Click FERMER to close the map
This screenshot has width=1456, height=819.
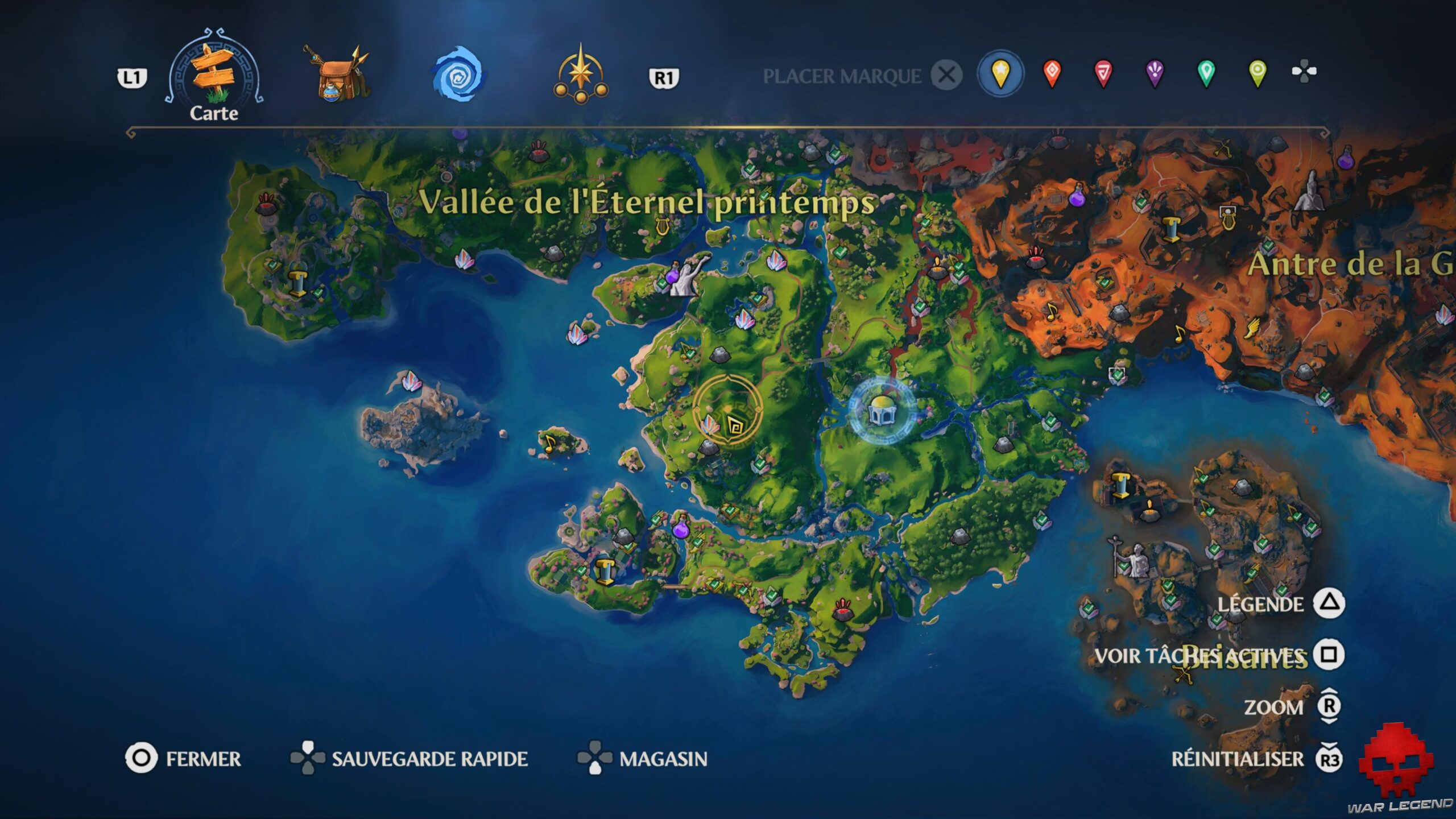click(x=202, y=758)
